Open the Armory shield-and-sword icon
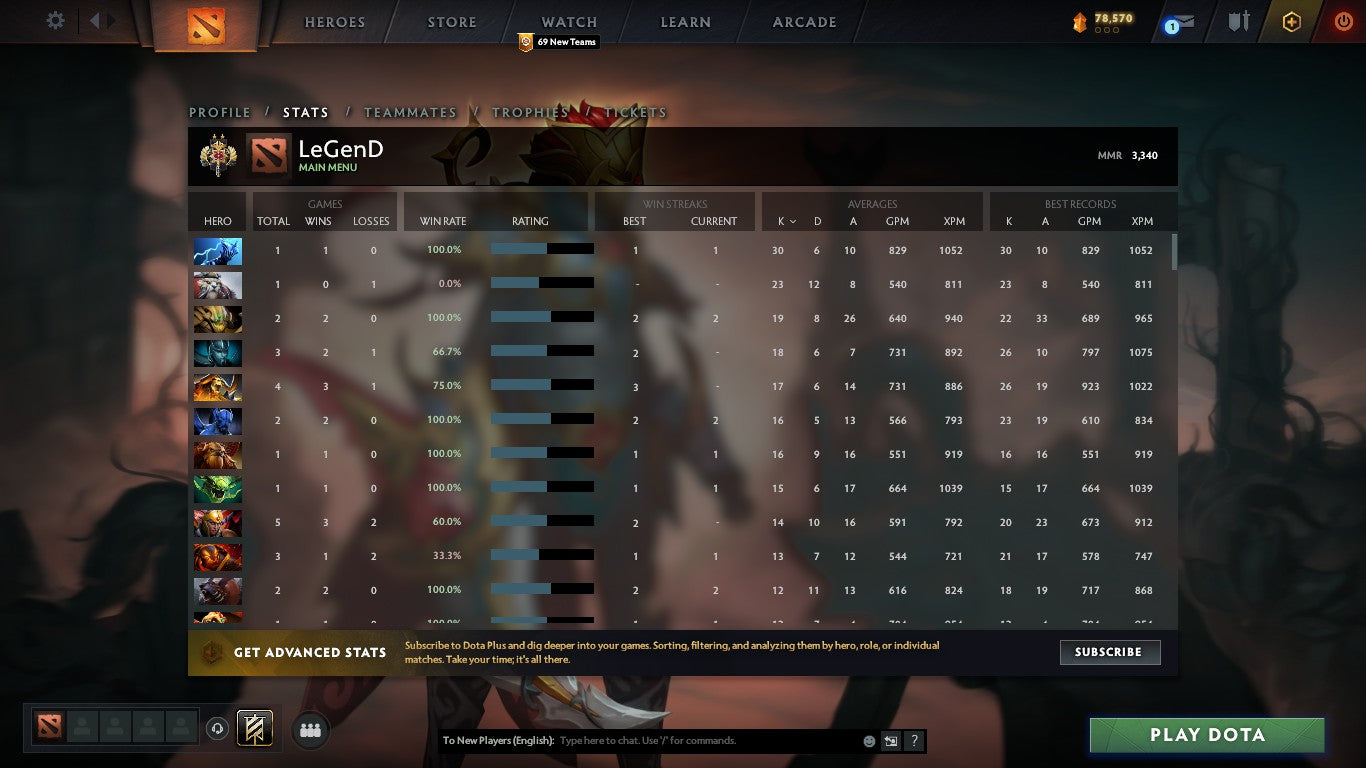This screenshot has height=768, width=1366. point(1237,22)
